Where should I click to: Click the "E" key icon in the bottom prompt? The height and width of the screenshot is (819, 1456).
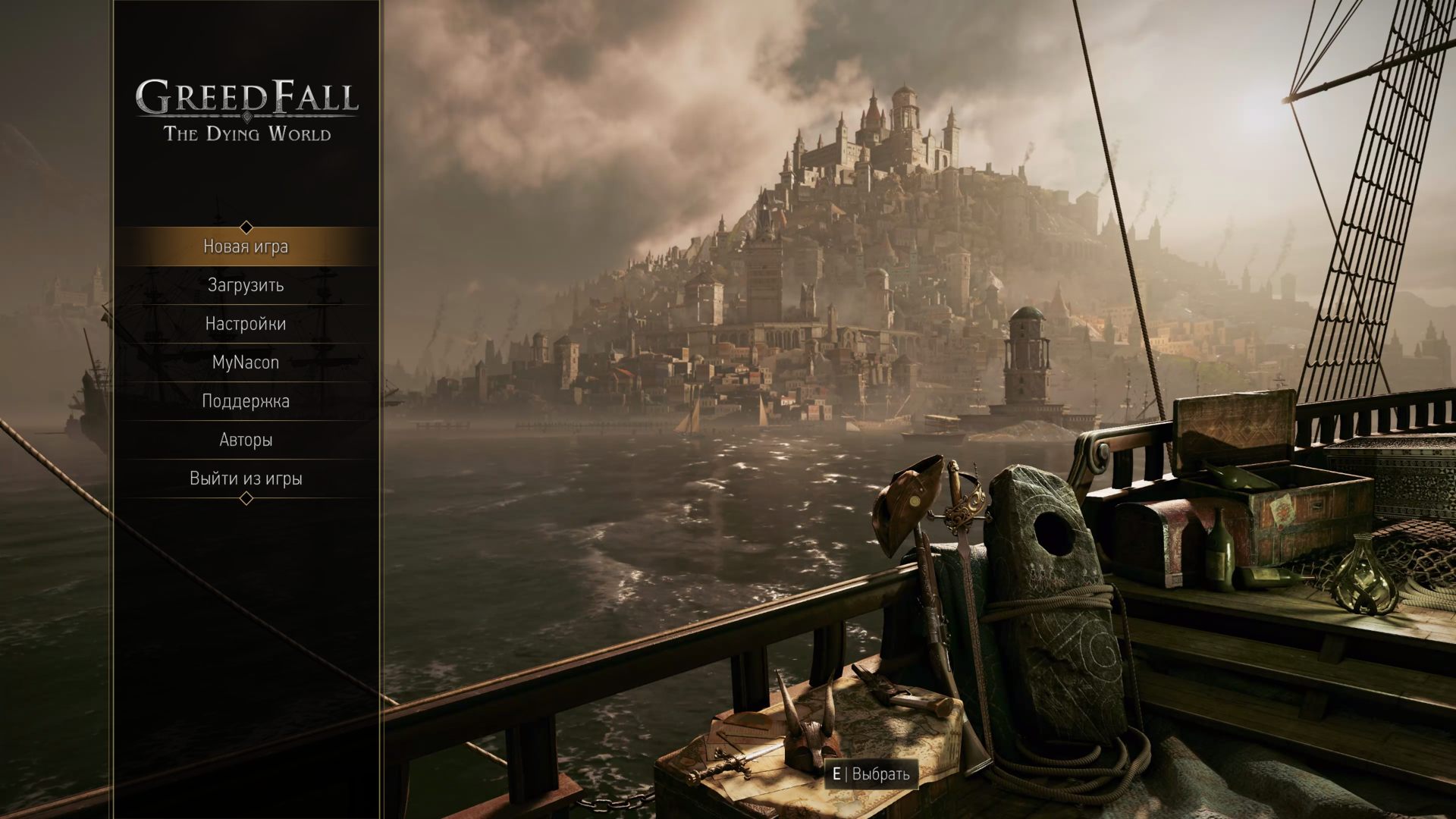click(x=837, y=775)
